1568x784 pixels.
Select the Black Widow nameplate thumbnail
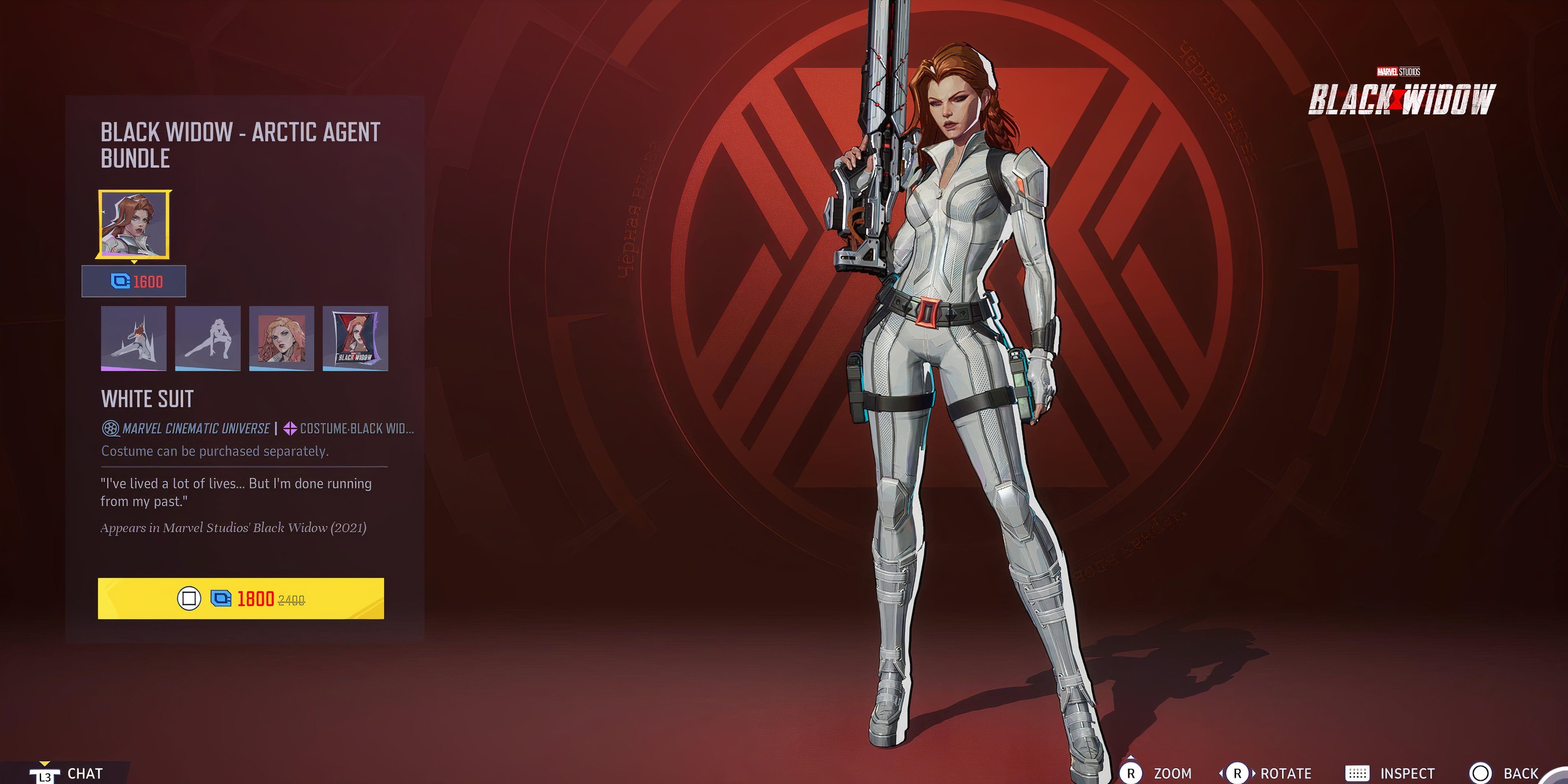(x=356, y=339)
